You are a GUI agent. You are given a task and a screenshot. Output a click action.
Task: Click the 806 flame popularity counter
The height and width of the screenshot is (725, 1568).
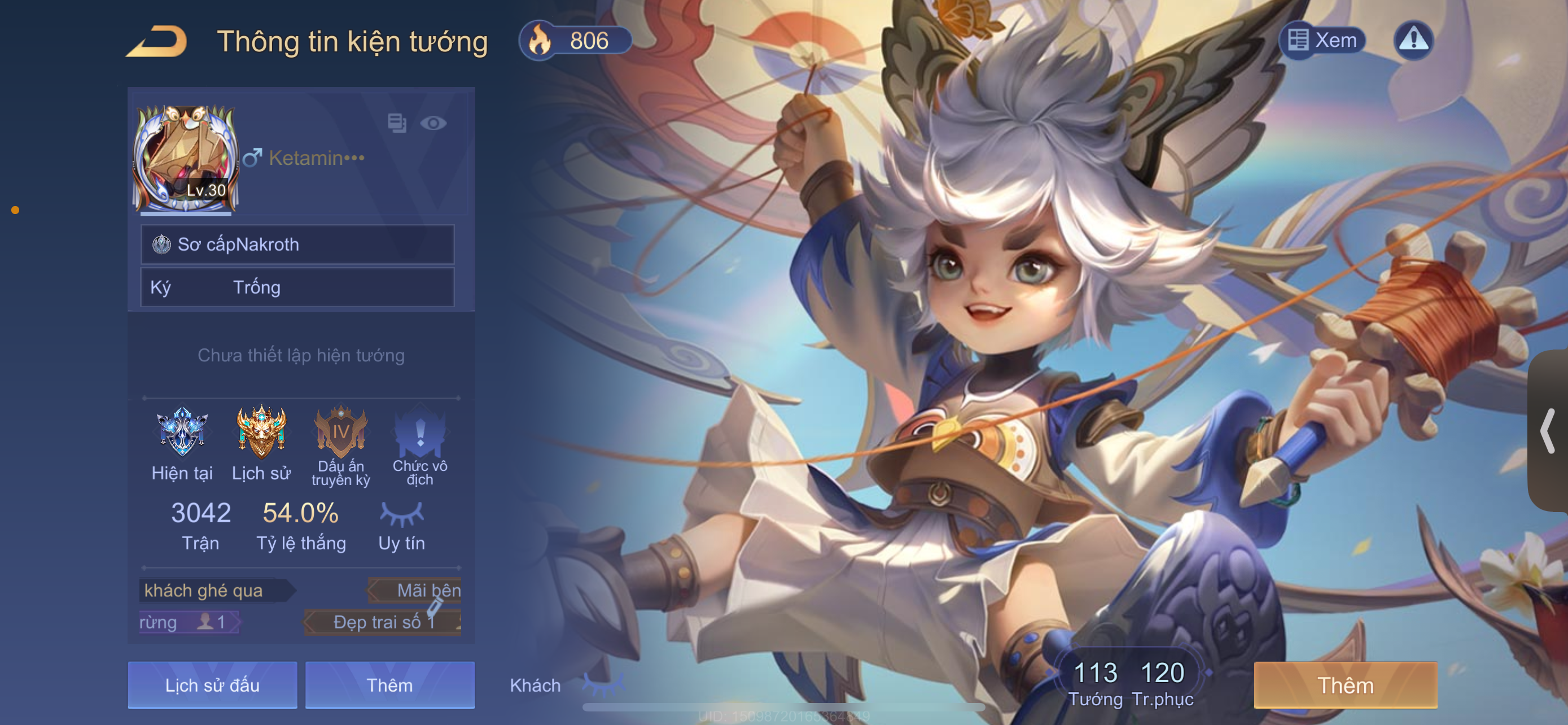point(575,40)
